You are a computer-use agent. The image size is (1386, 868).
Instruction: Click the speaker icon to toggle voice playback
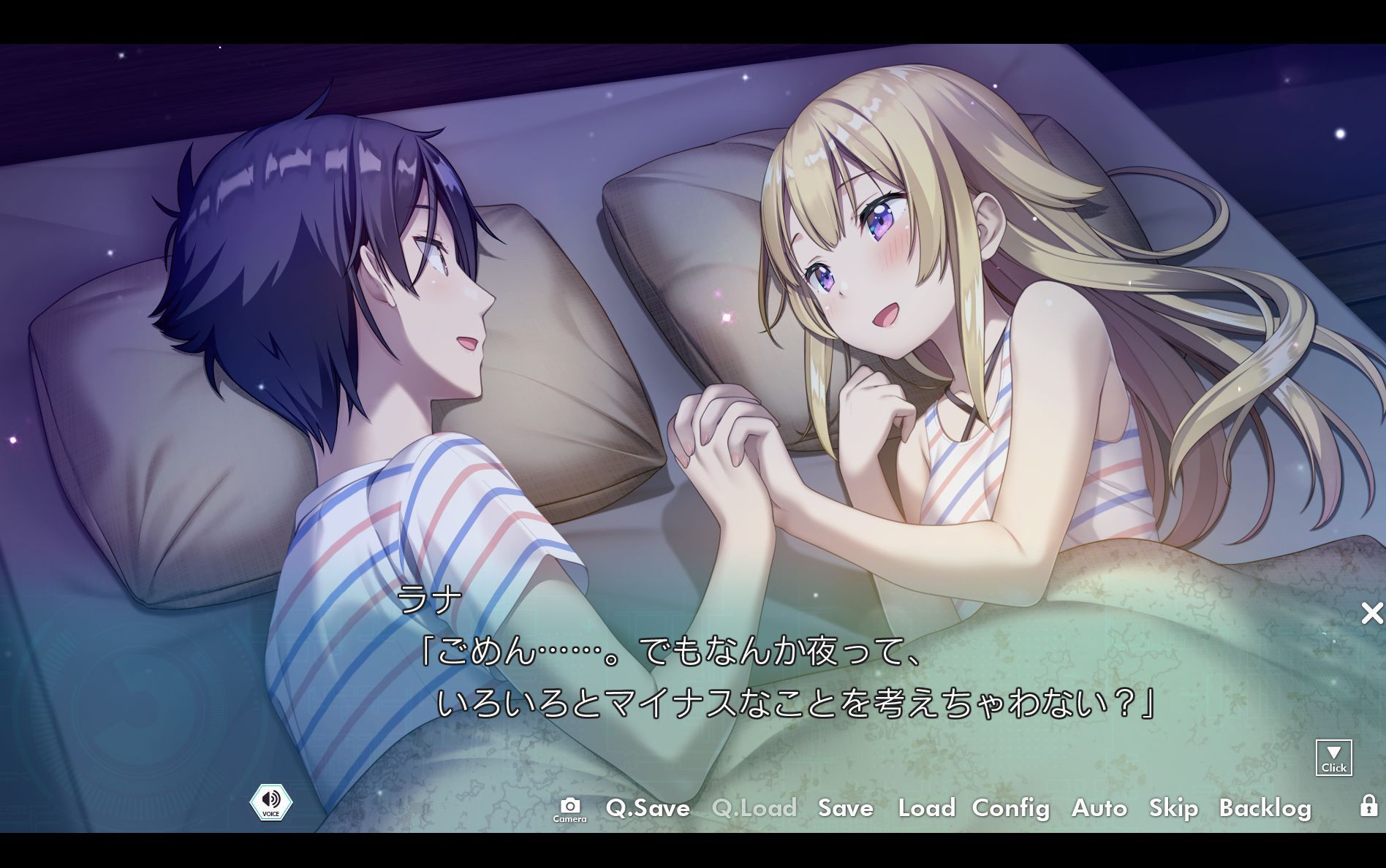pyautogui.click(x=271, y=802)
